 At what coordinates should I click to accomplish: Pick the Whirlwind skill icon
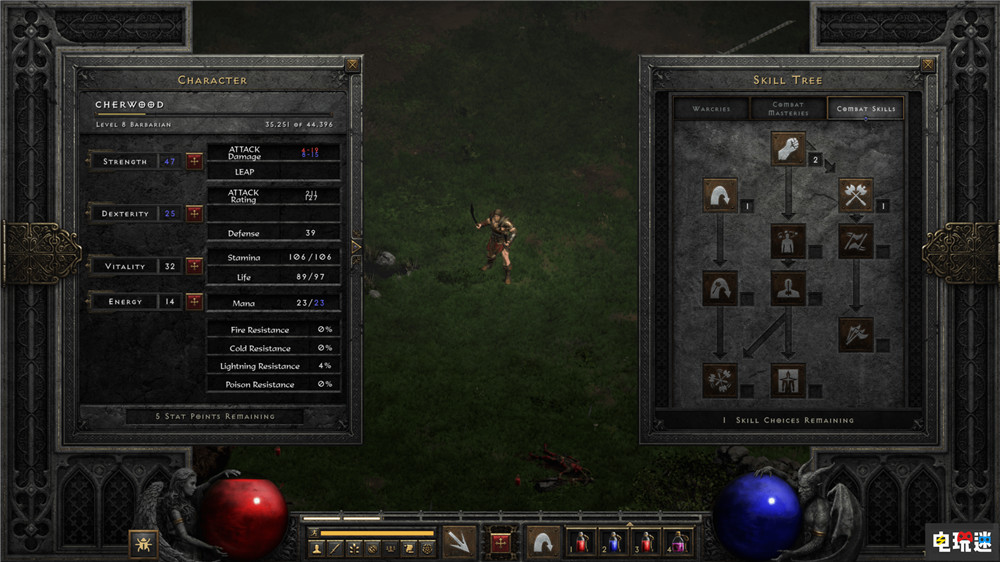(x=720, y=379)
